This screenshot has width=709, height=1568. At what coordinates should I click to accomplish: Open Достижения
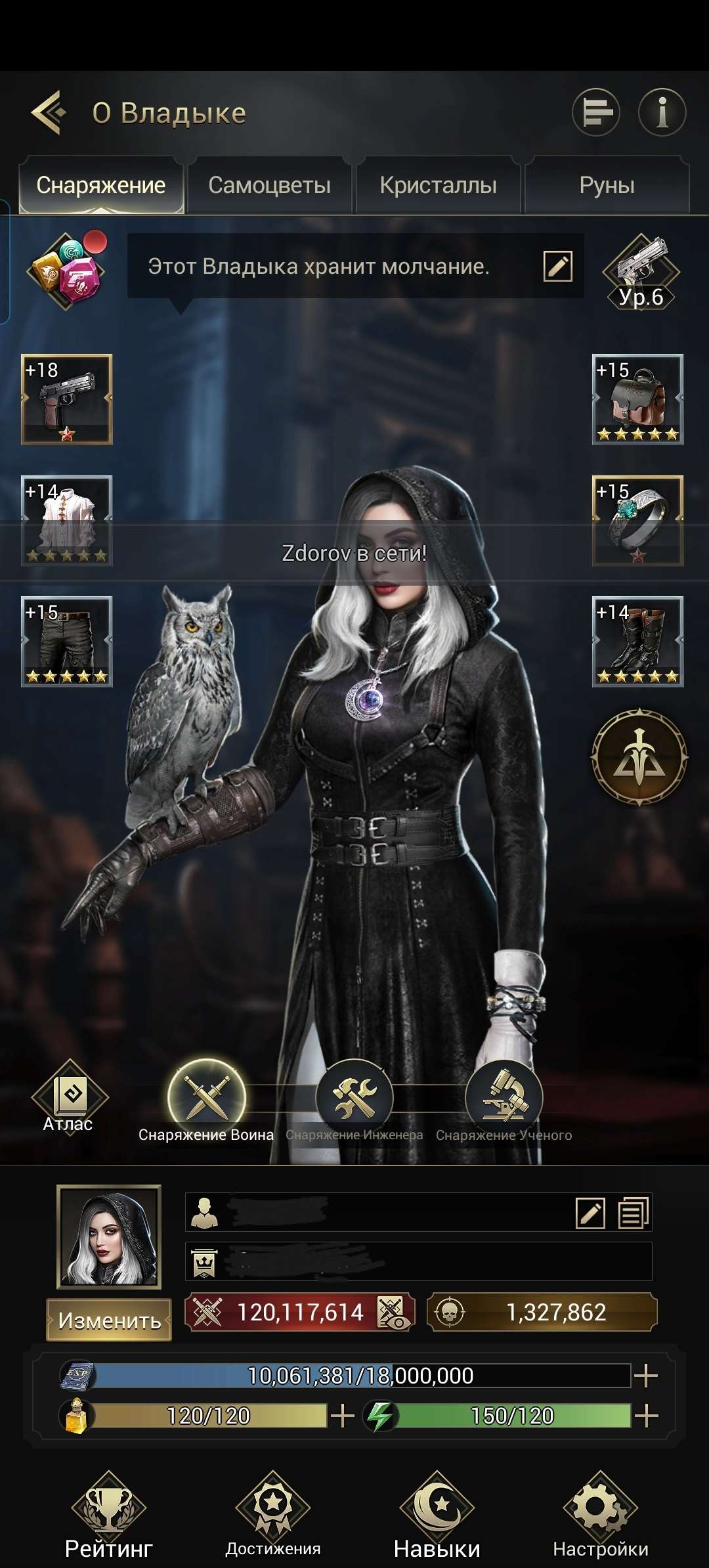[272, 1514]
